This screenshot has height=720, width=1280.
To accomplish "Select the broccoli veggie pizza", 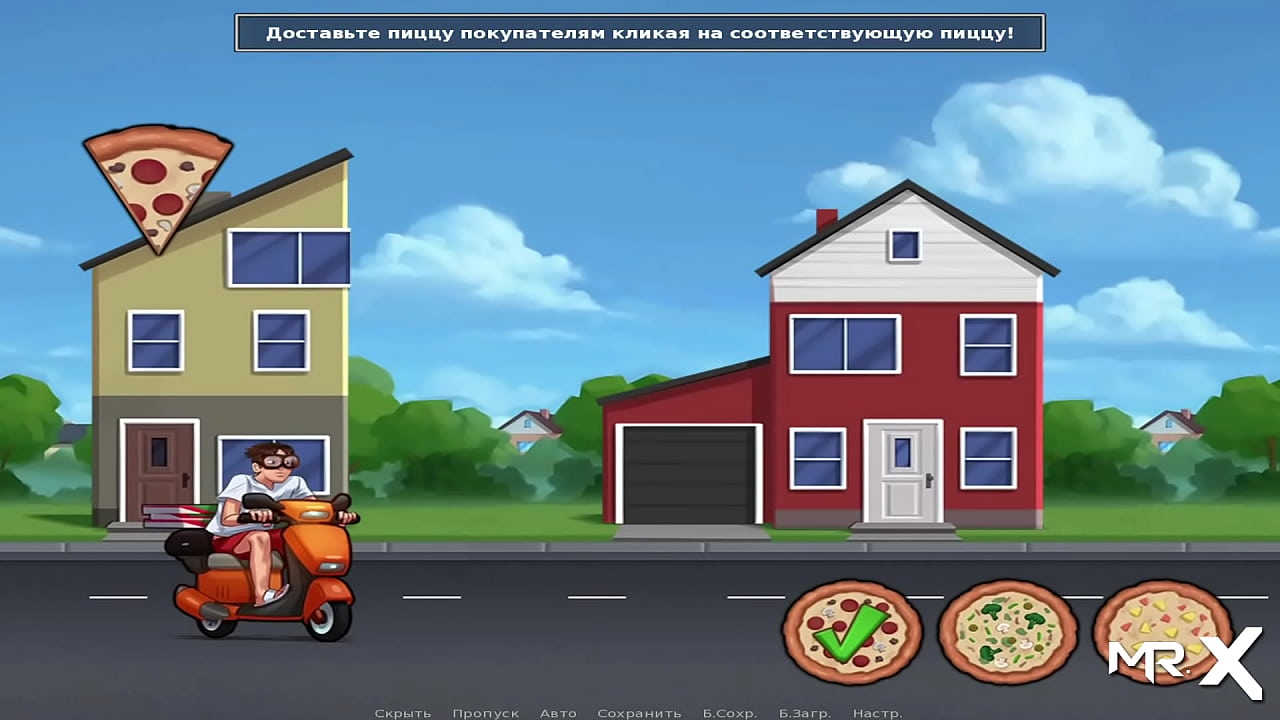I will pos(1006,631).
